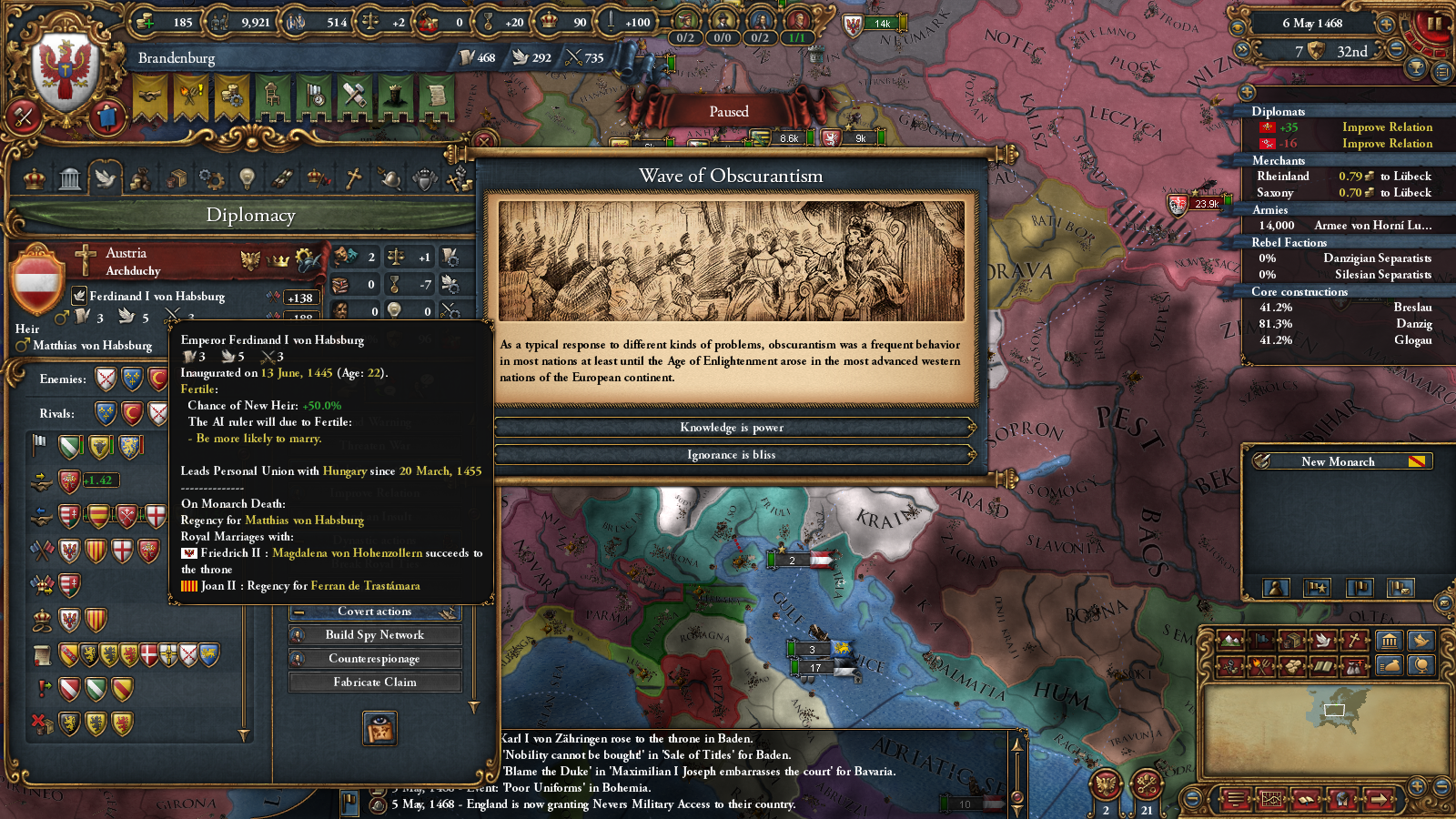This screenshot has width=1456, height=819.
Task: Toggle terrain mapmode with the mountain icon
Action: tap(1230, 640)
